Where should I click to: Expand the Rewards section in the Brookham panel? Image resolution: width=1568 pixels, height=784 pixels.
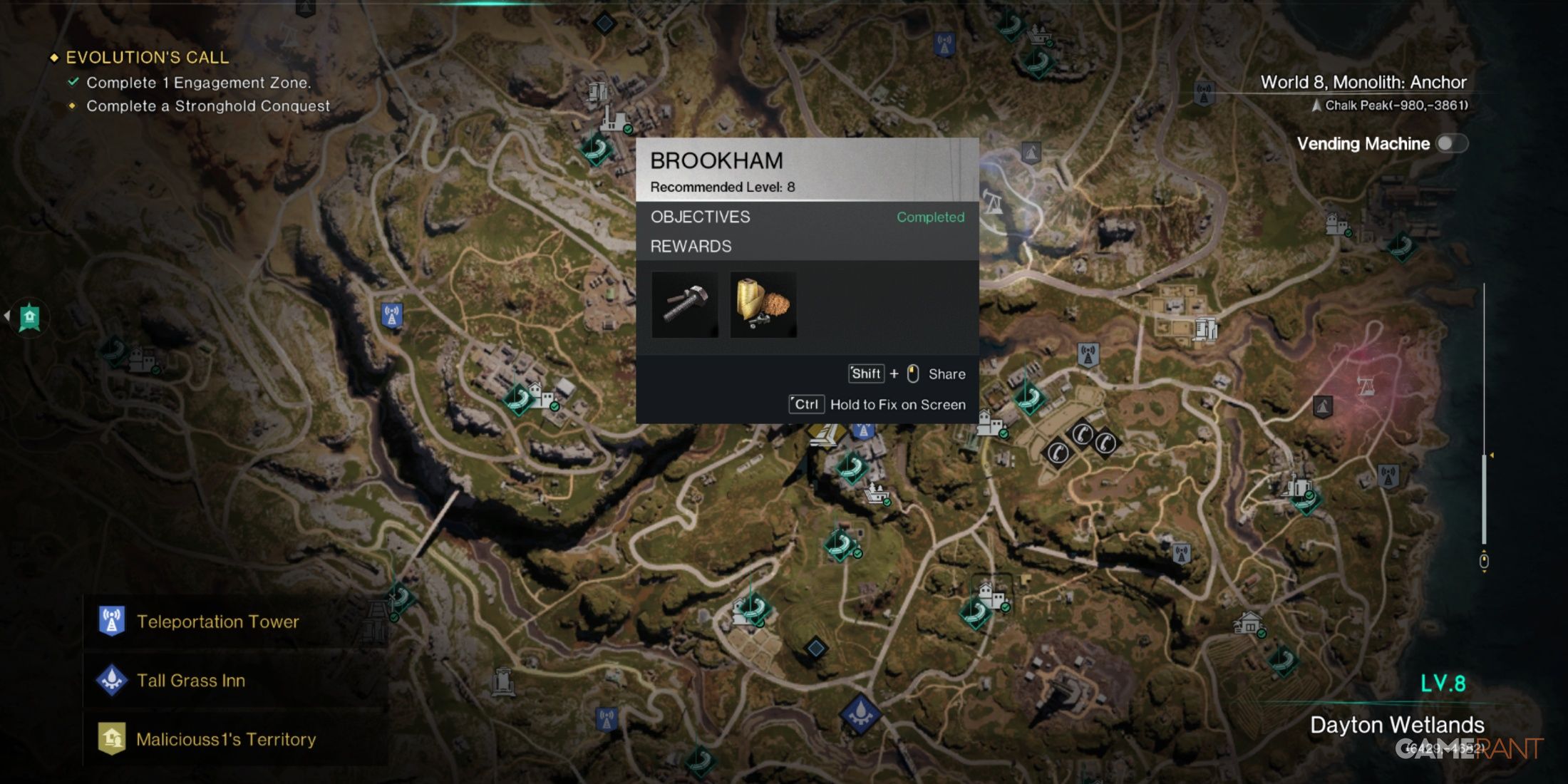coord(690,246)
